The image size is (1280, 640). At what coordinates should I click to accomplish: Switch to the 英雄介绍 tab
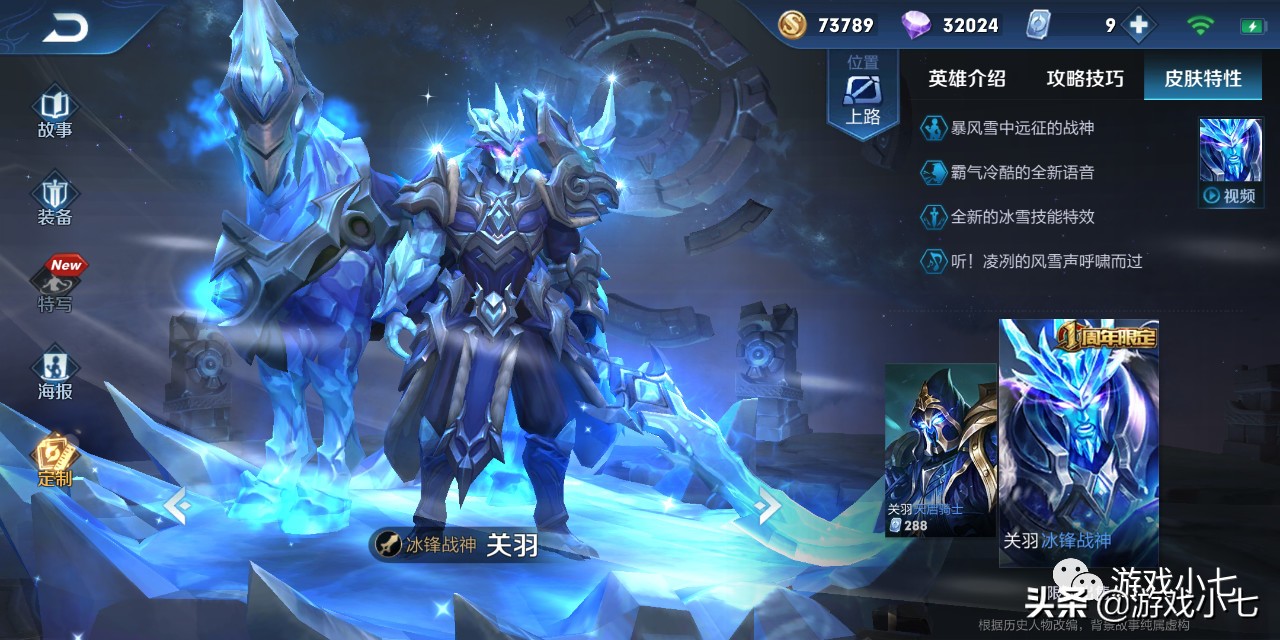tap(966, 79)
